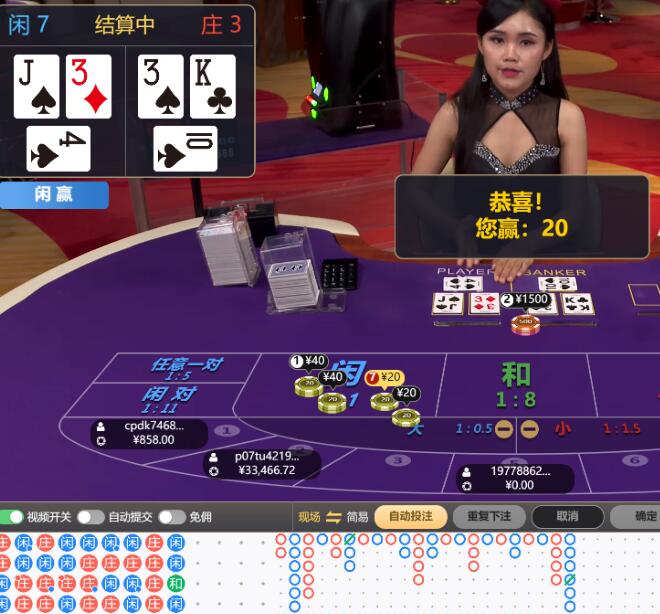Enable the 自动提交 auto-submit toggle
The width and height of the screenshot is (660, 614).
(x=91, y=517)
